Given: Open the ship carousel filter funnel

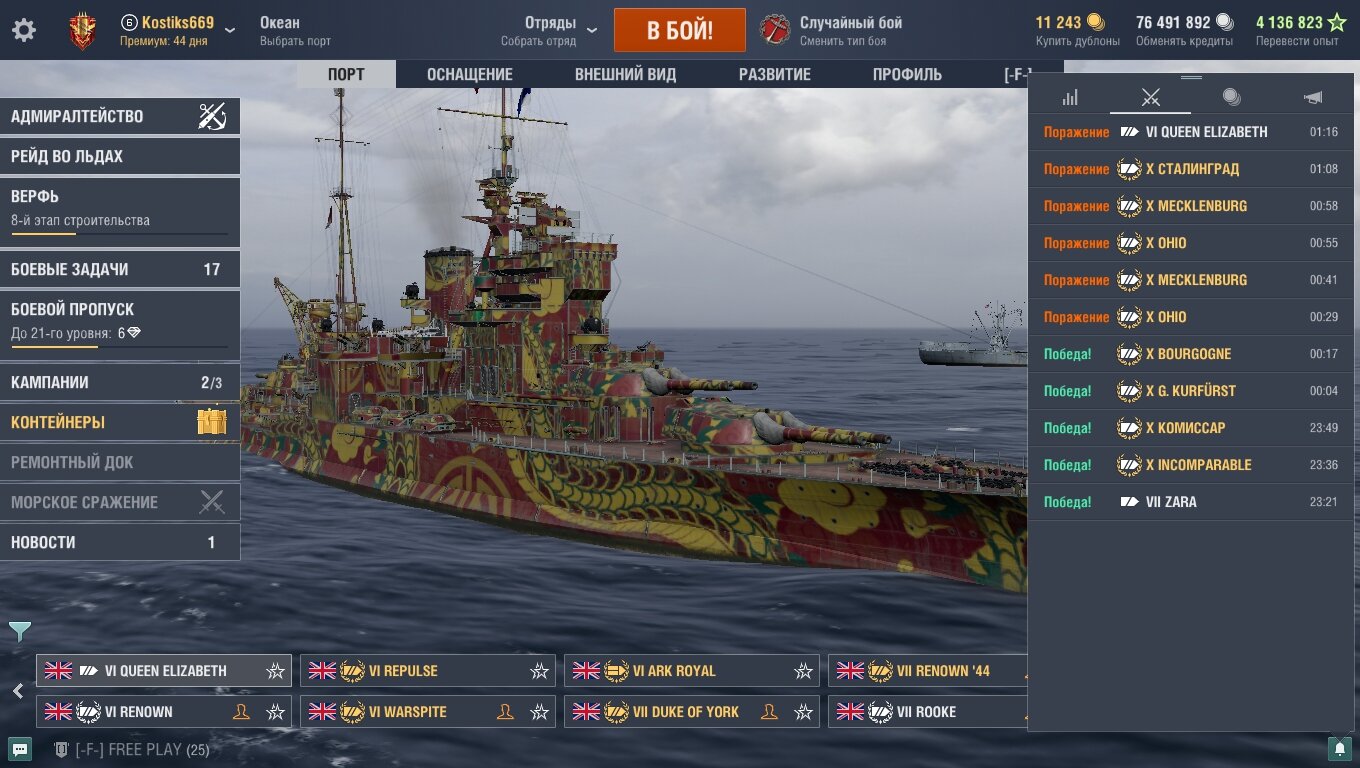Looking at the screenshot, I should pyautogui.click(x=20, y=632).
